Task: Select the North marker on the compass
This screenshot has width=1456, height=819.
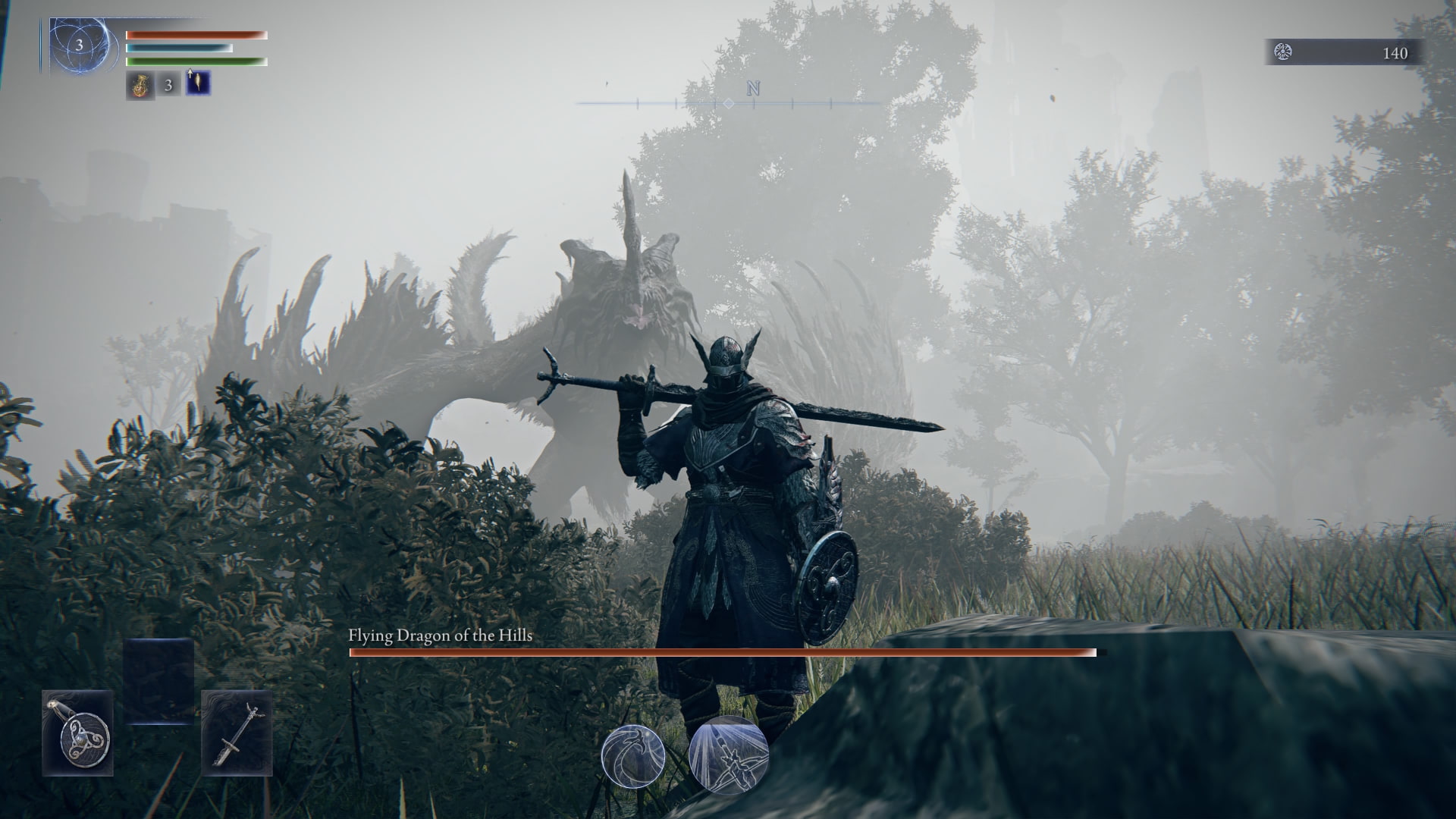Action: [752, 90]
